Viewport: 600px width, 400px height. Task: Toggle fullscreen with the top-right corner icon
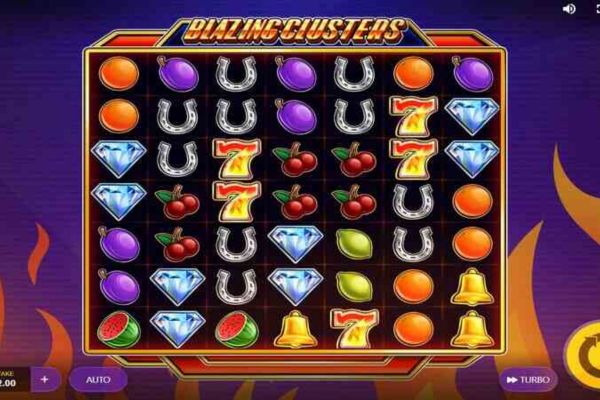(594, 9)
